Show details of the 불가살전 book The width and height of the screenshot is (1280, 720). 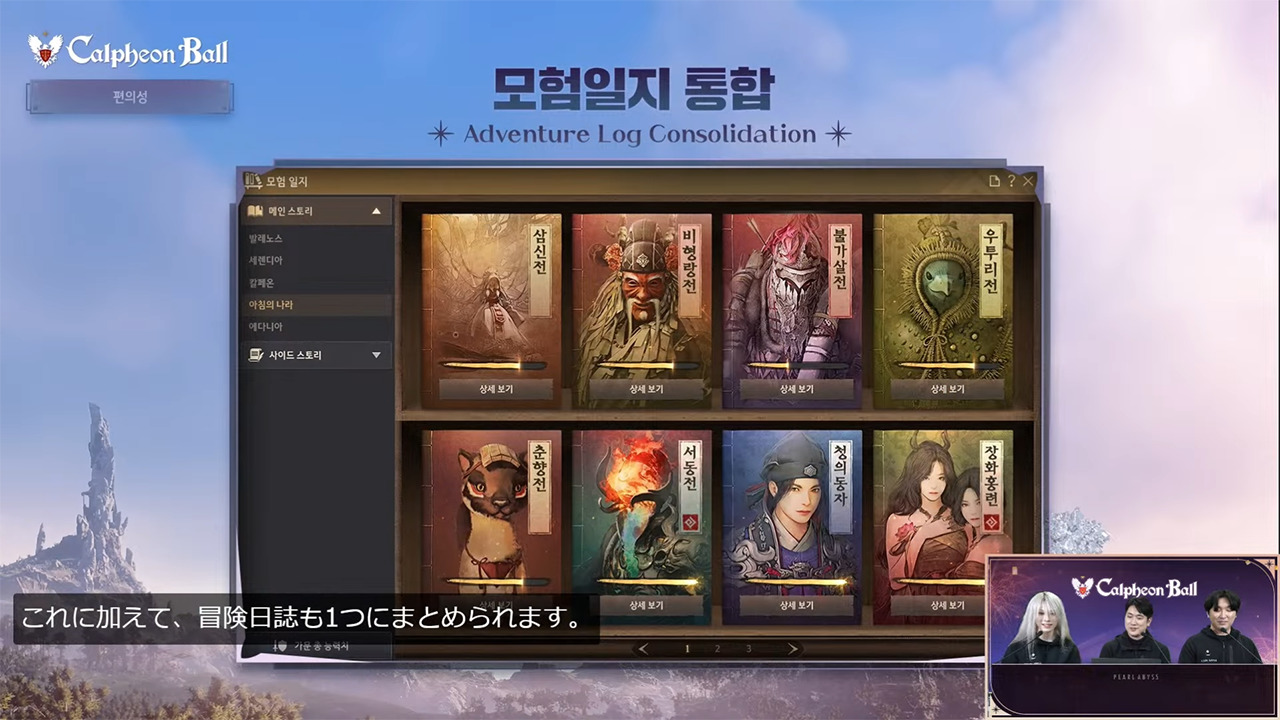[792, 389]
